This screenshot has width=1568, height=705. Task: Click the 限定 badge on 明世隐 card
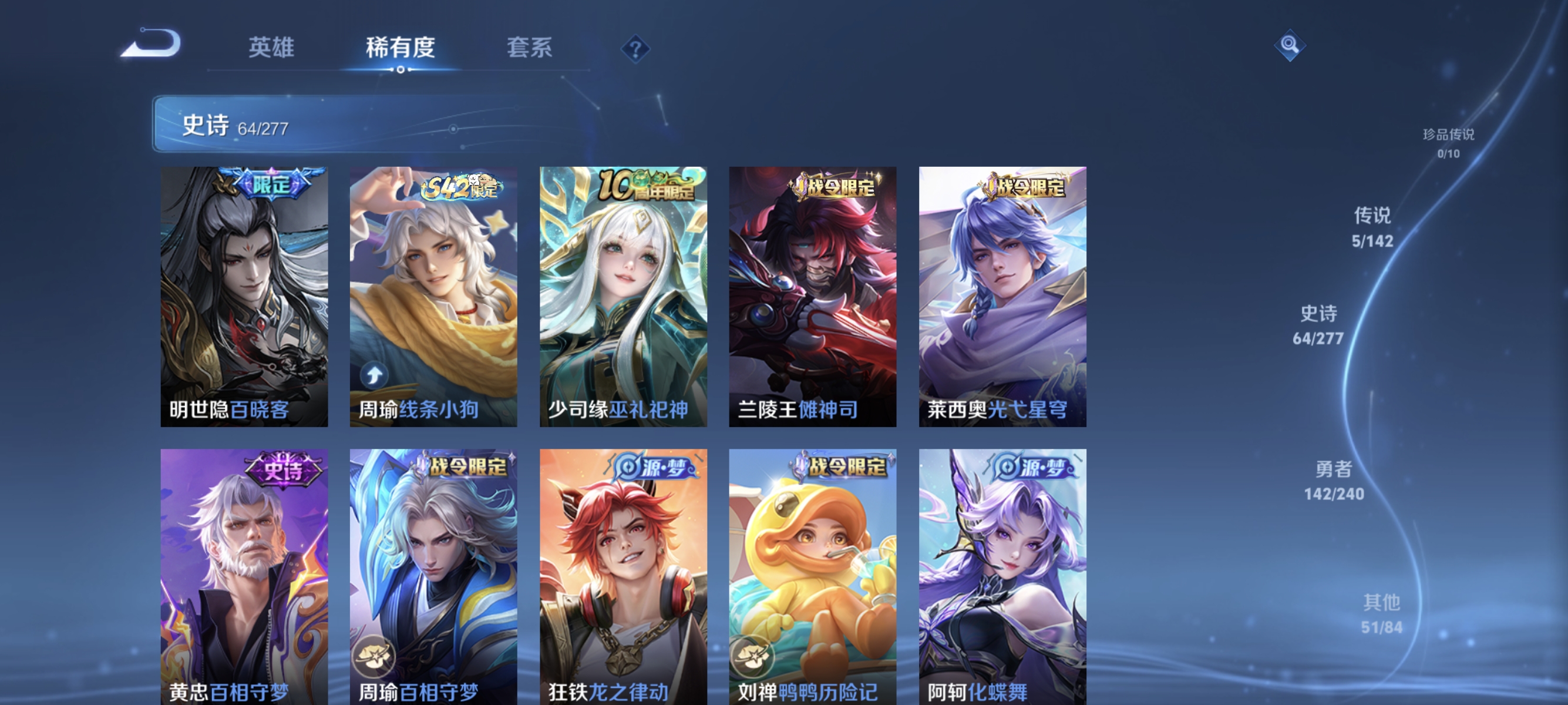[271, 184]
